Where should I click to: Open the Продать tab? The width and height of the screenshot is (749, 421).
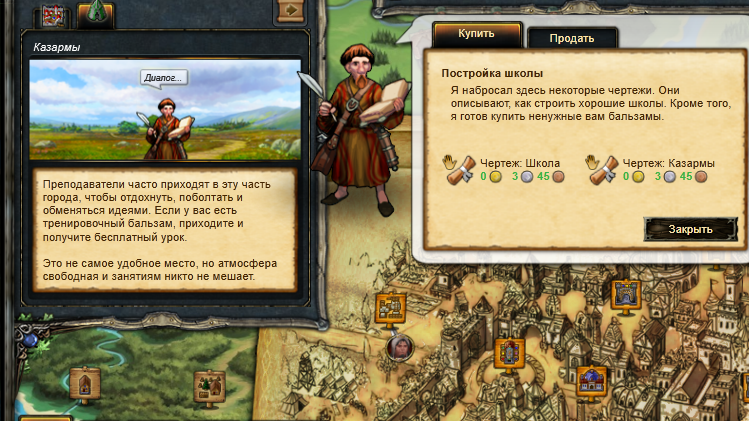pyautogui.click(x=571, y=38)
